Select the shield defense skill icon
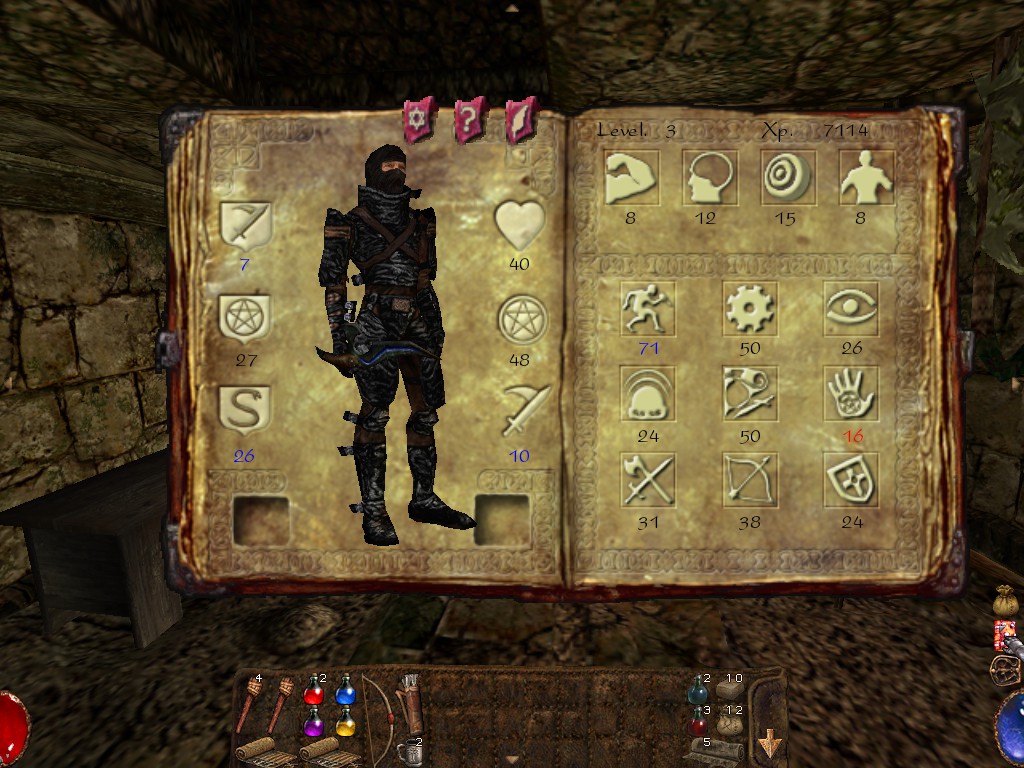The height and width of the screenshot is (768, 1024). pos(851,481)
